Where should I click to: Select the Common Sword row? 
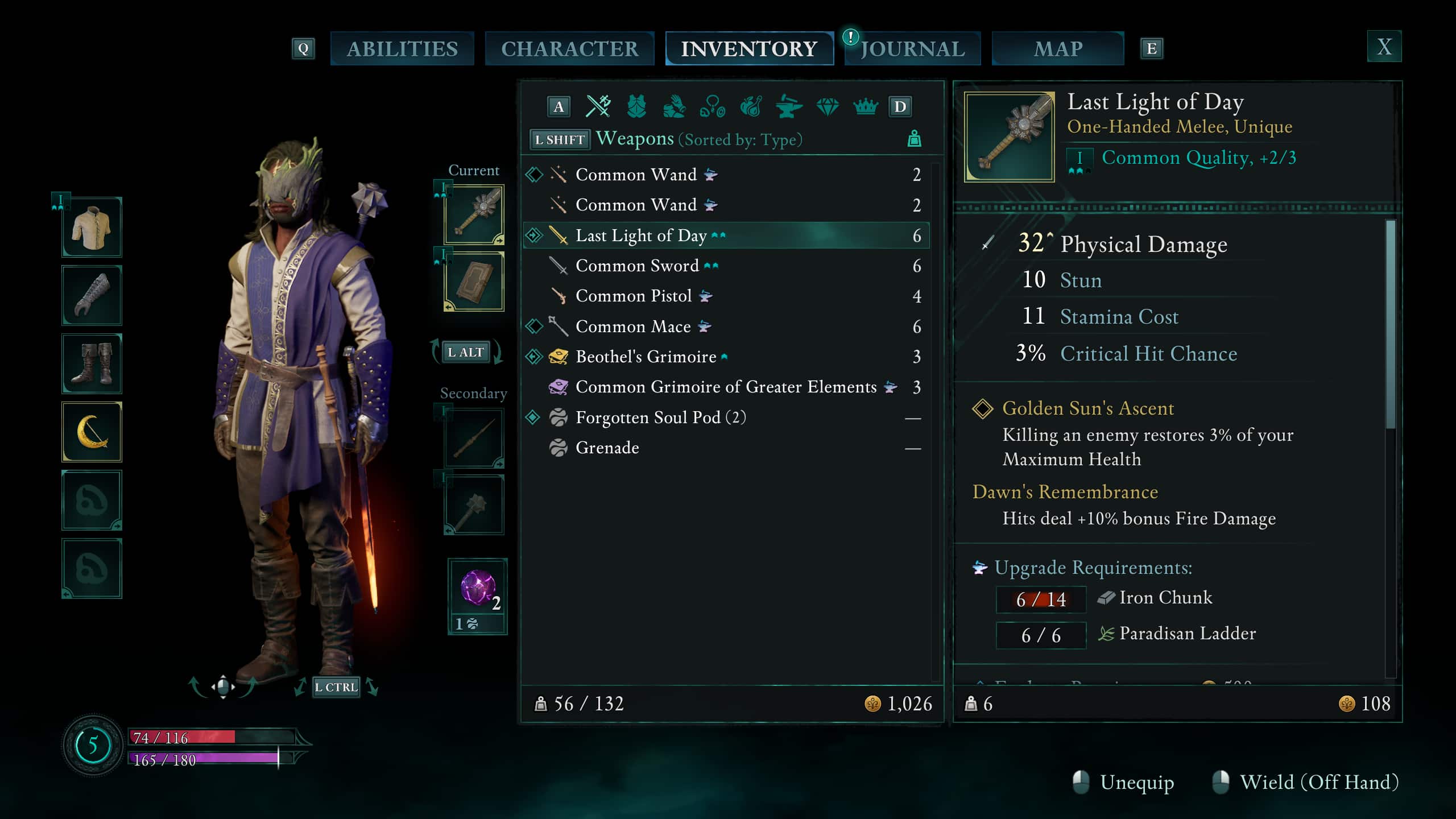tap(636, 266)
